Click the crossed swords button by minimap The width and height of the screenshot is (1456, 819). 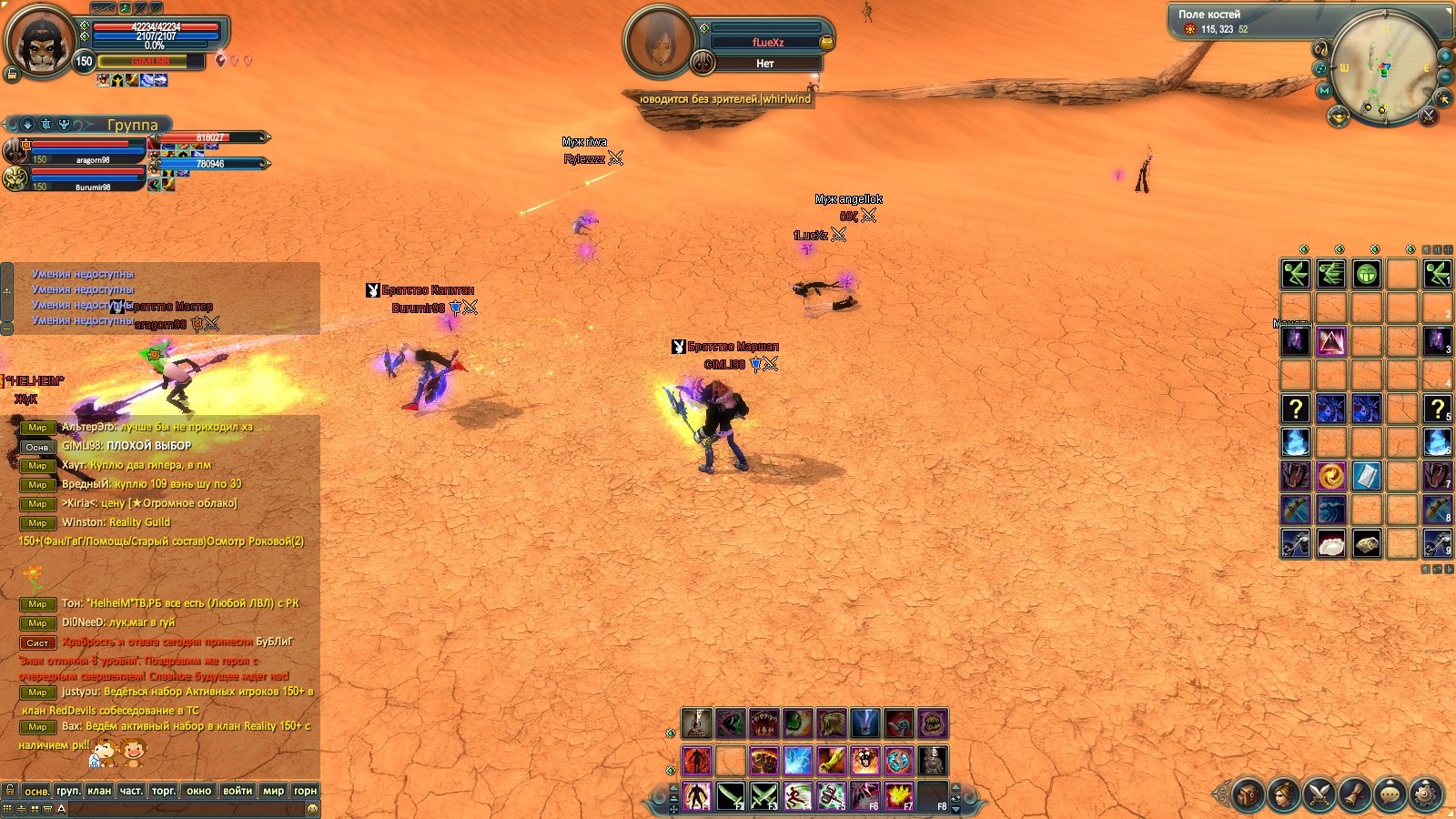pos(1428,116)
